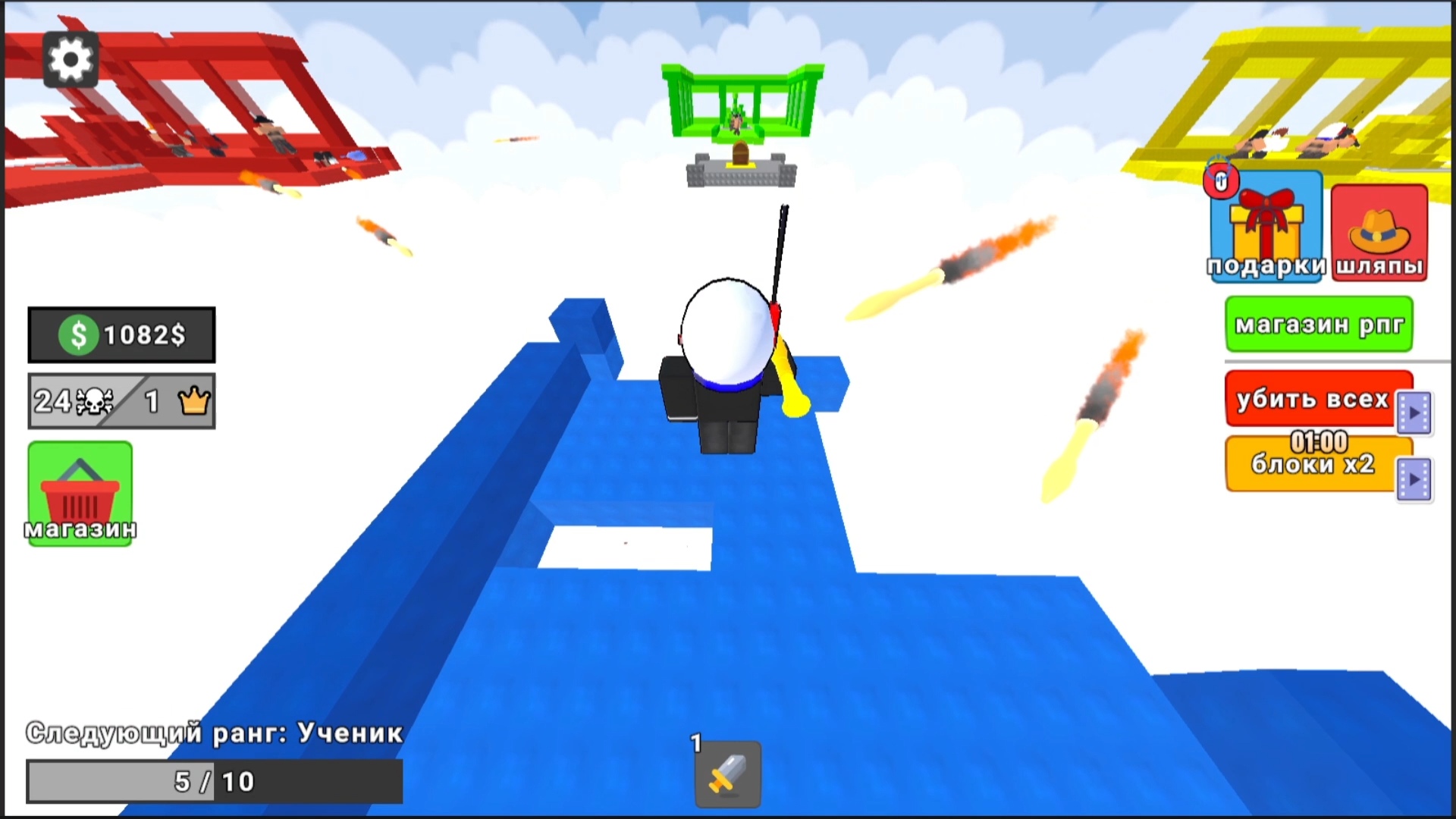The height and width of the screenshot is (819, 1456).
Task: Click the 5/10 rank progress bar
Action: point(214,779)
